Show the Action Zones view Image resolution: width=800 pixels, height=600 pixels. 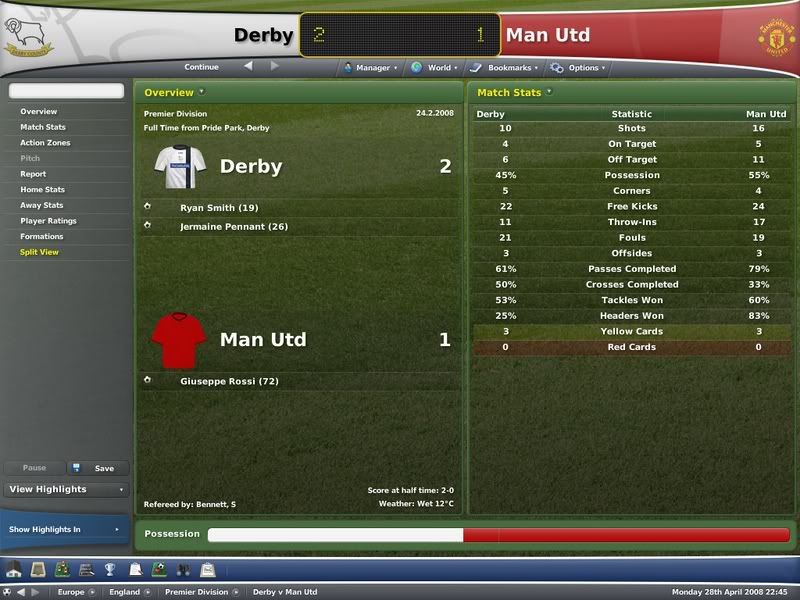pyautogui.click(x=45, y=143)
